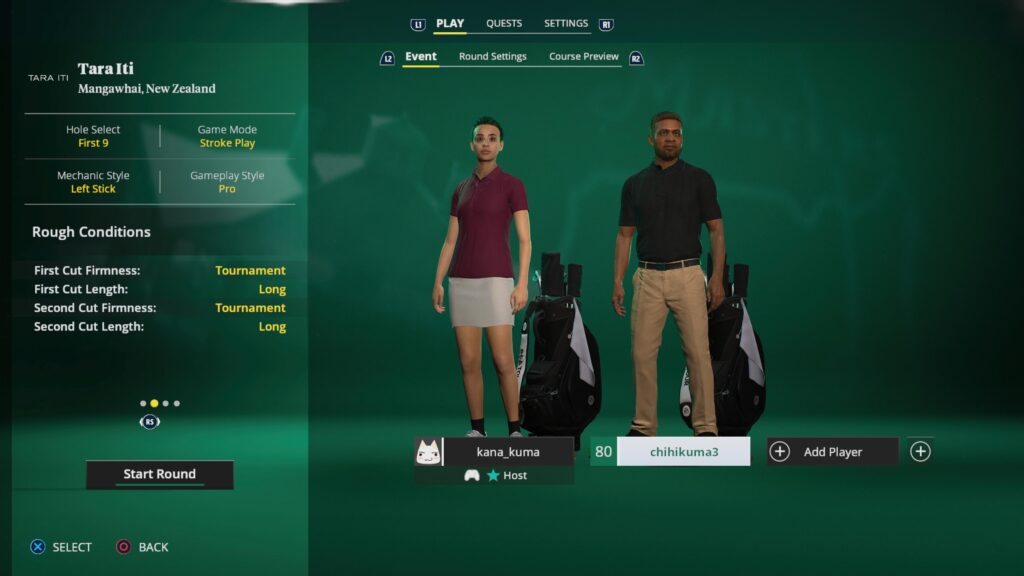Select the Event sub-tab
Viewport: 1024px width, 576px height.
tap(420, 57)
